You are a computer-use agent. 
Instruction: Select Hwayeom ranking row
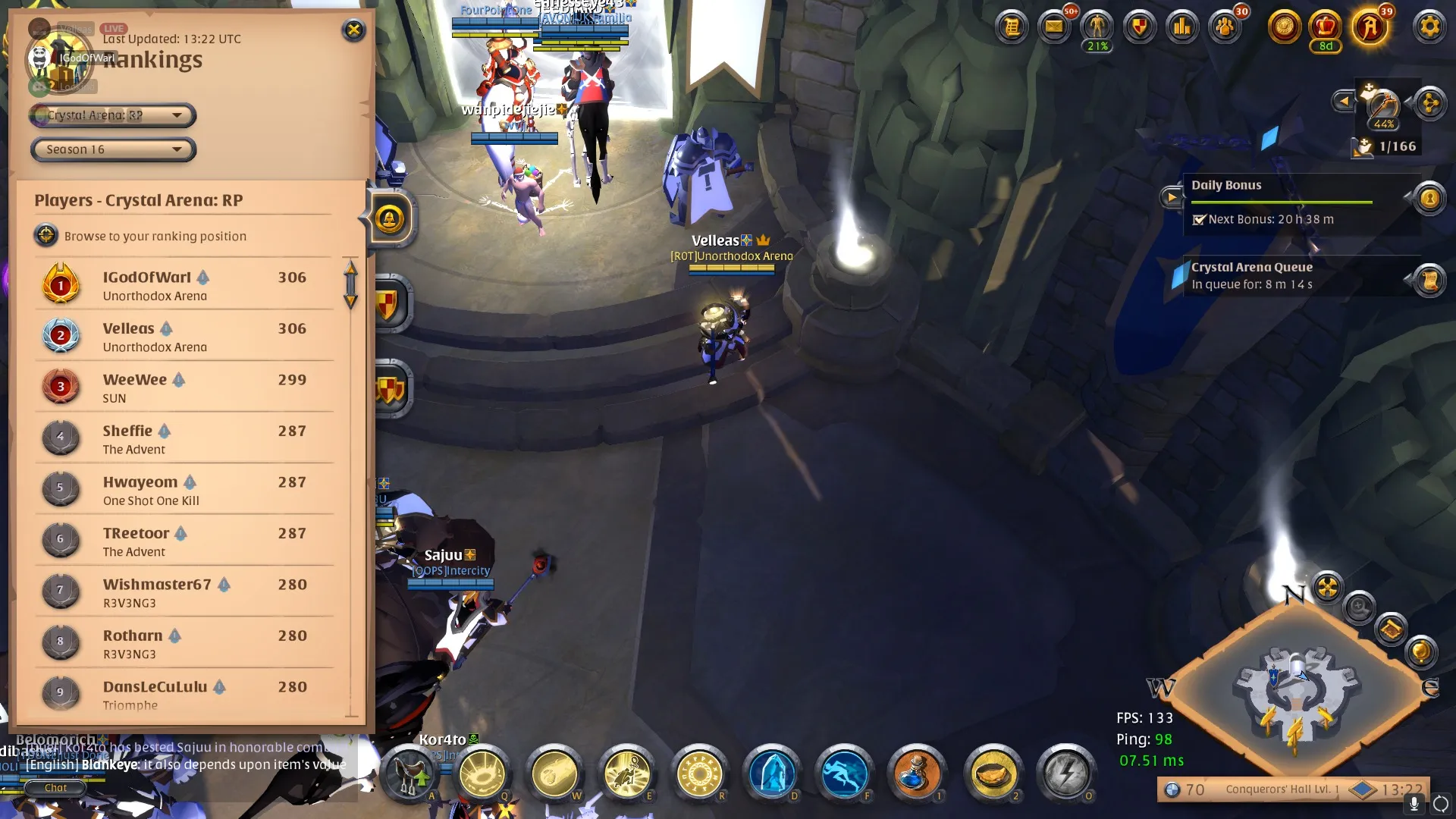pyautogui.click(x=184, y=490)
